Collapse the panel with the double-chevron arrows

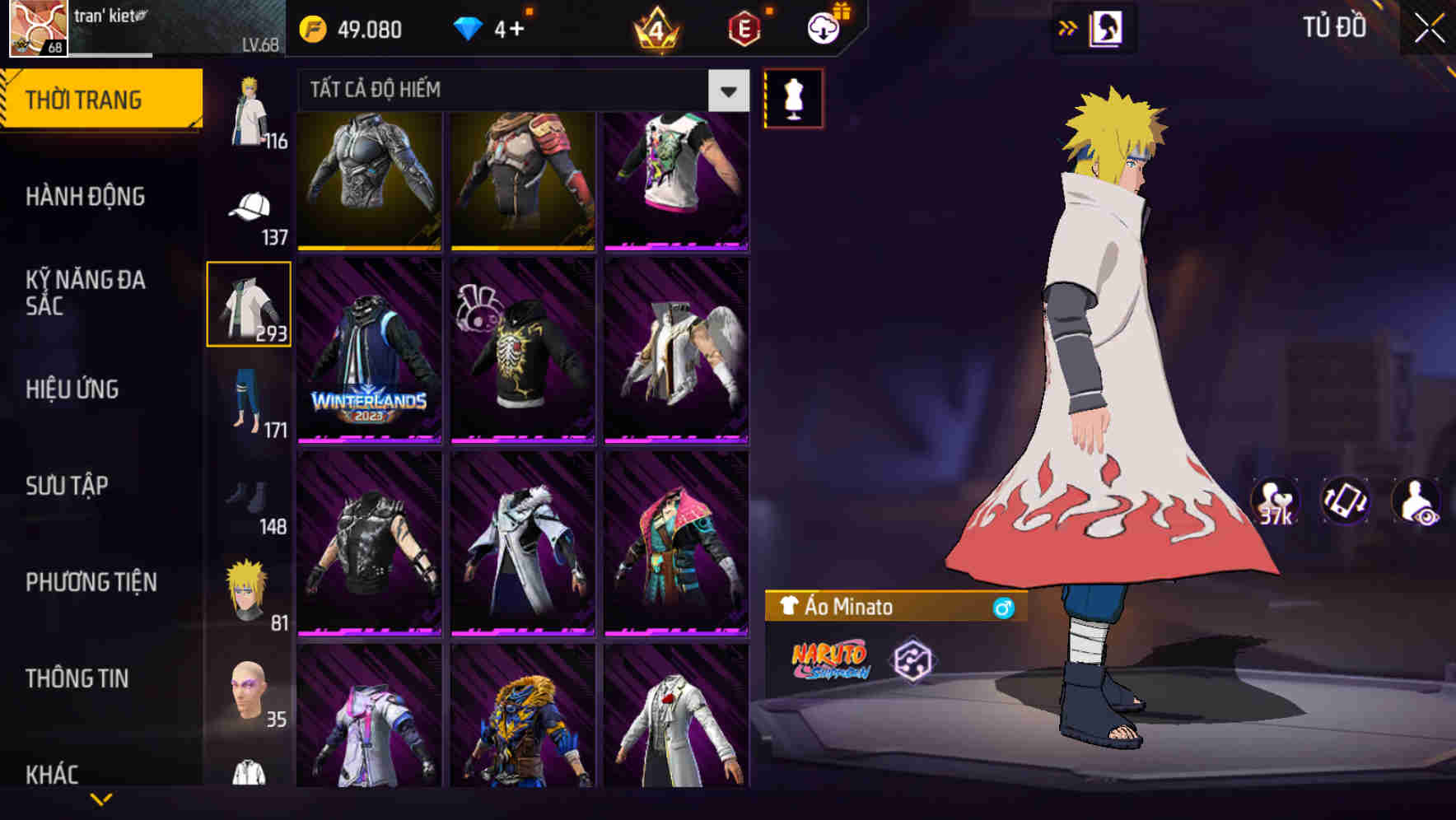(1068, 27)
